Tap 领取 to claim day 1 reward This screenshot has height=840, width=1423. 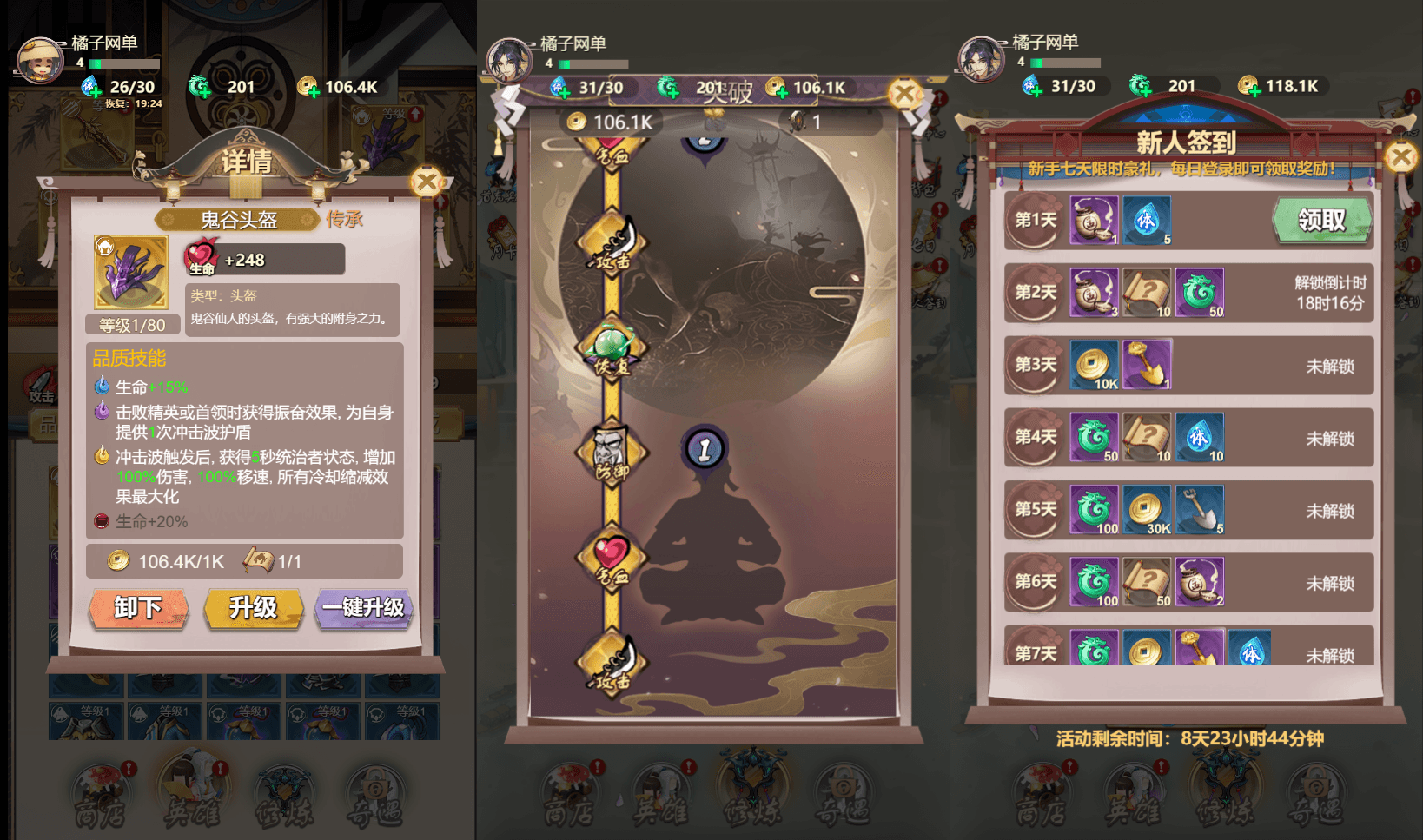[1321, 220]
